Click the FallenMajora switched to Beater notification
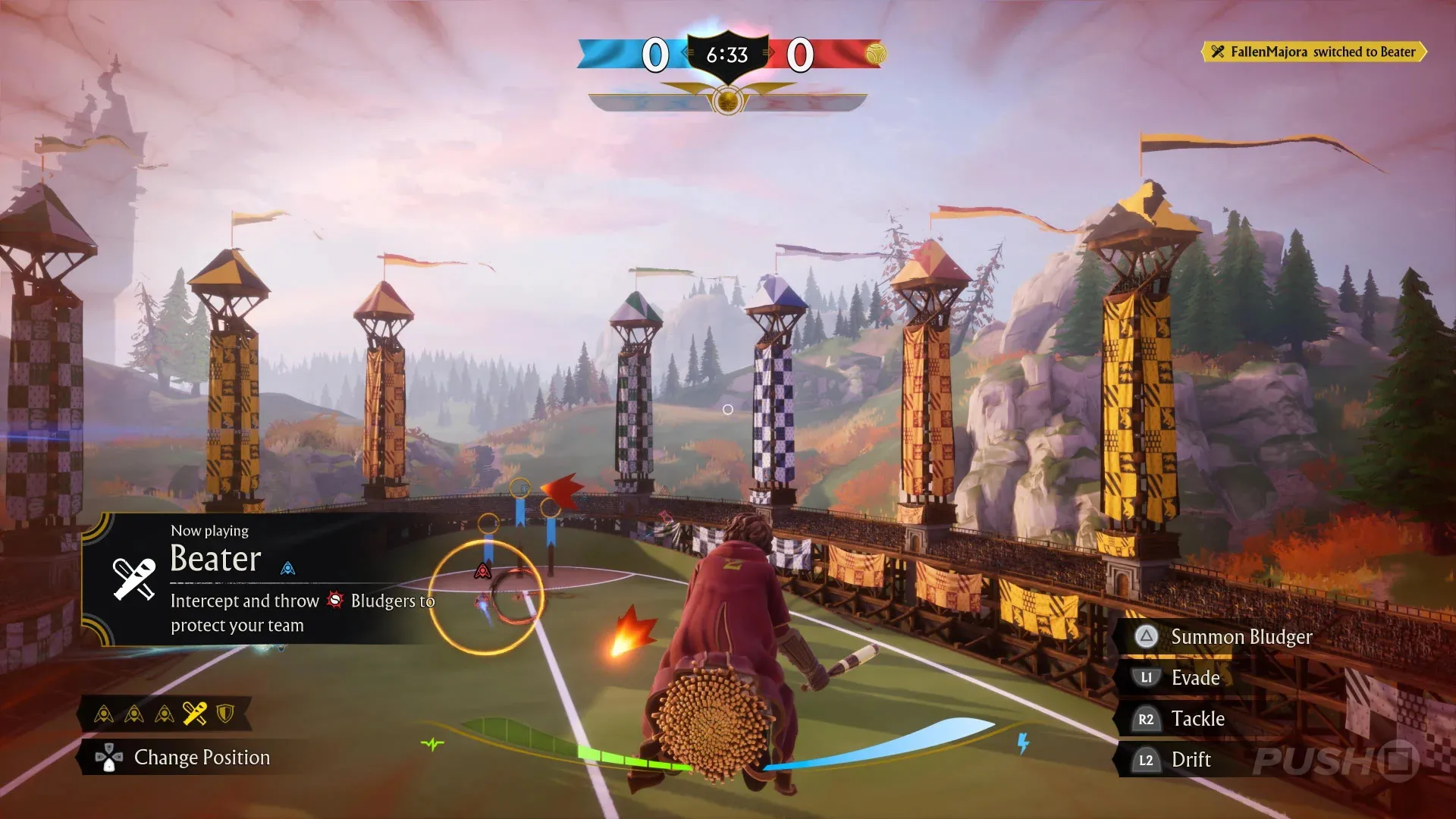 tap(1314, 52)
